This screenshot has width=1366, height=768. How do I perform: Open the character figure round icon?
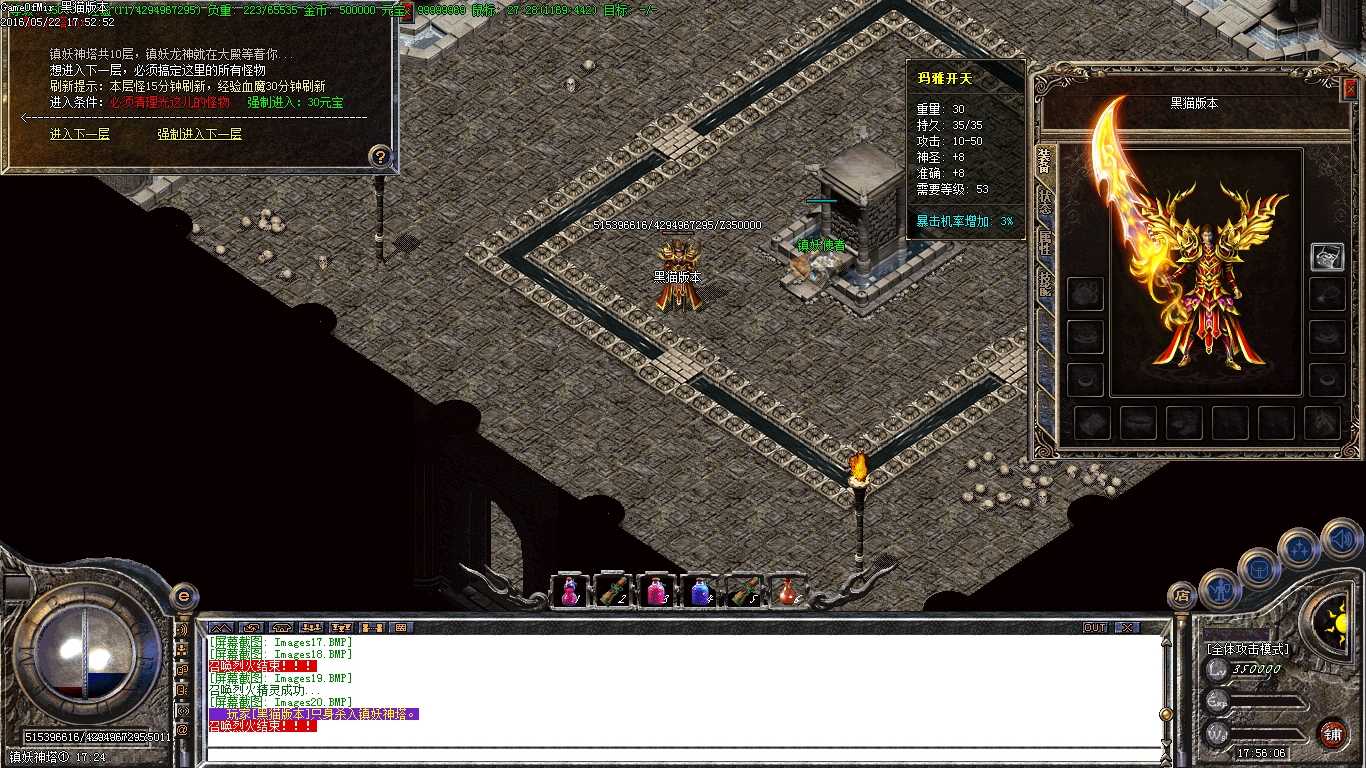pos(1222,588)
